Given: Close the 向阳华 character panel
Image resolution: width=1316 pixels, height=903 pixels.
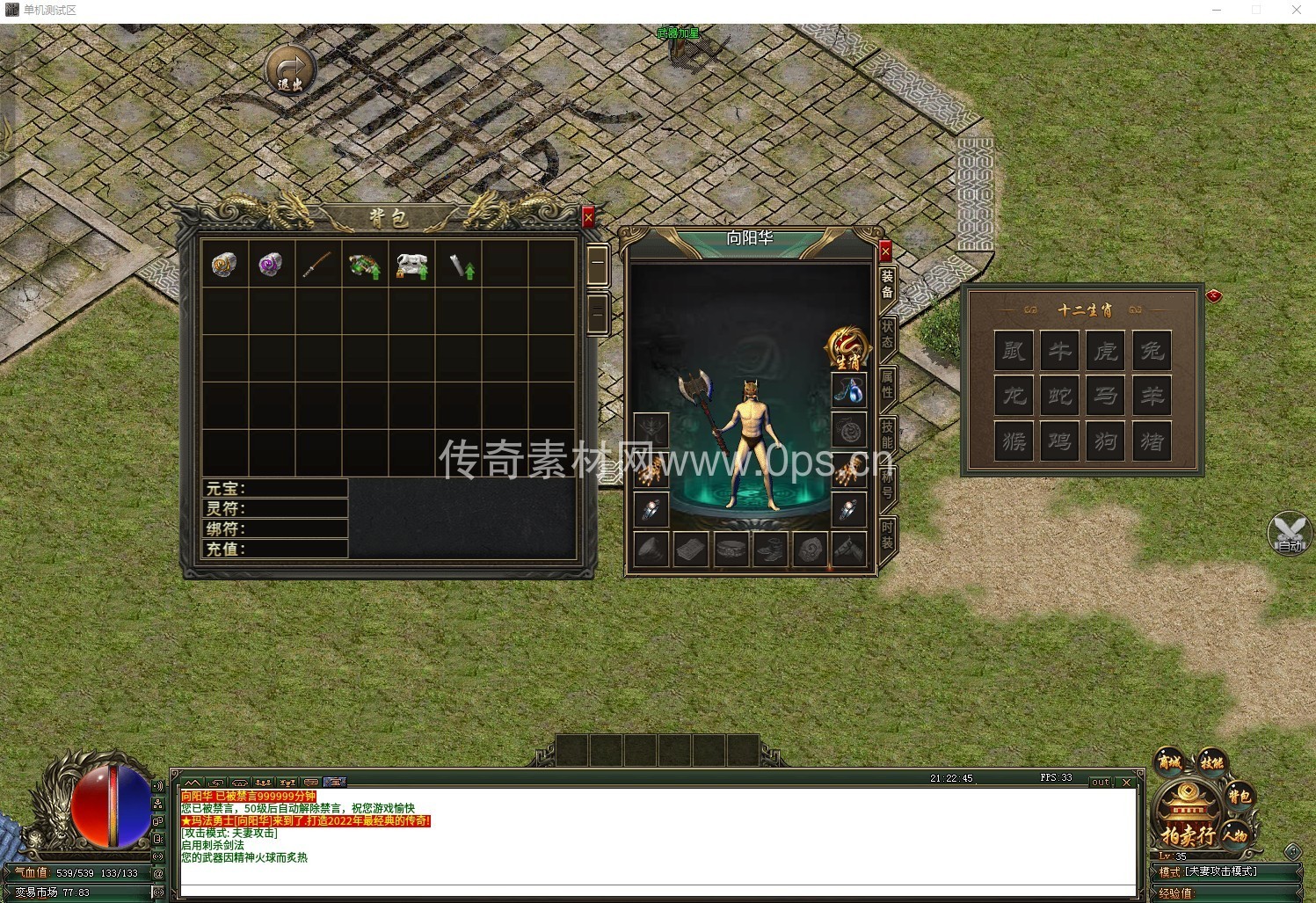Looking at the screenshot, I should 885,251.
